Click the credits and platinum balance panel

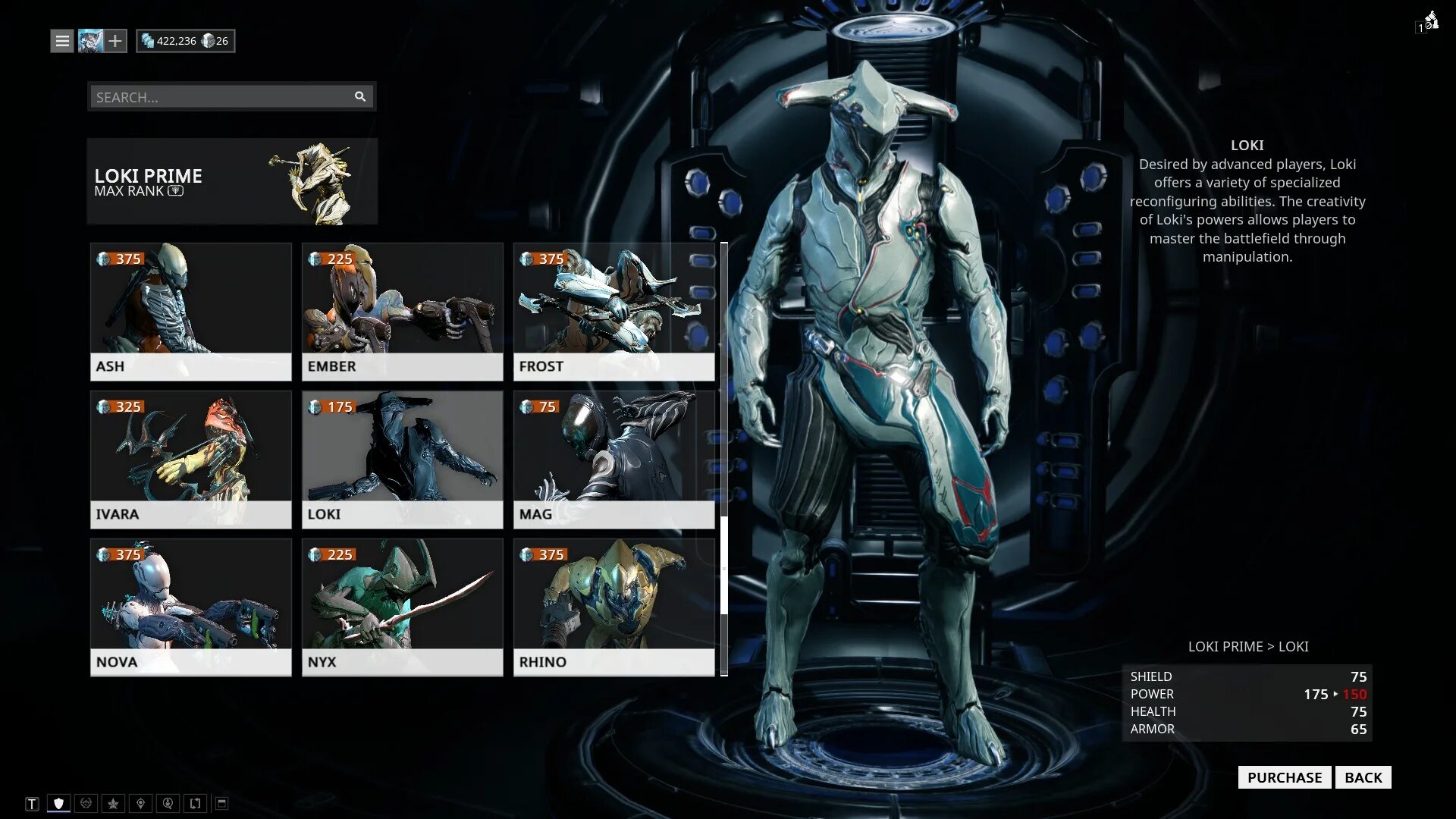click(186, 41)
